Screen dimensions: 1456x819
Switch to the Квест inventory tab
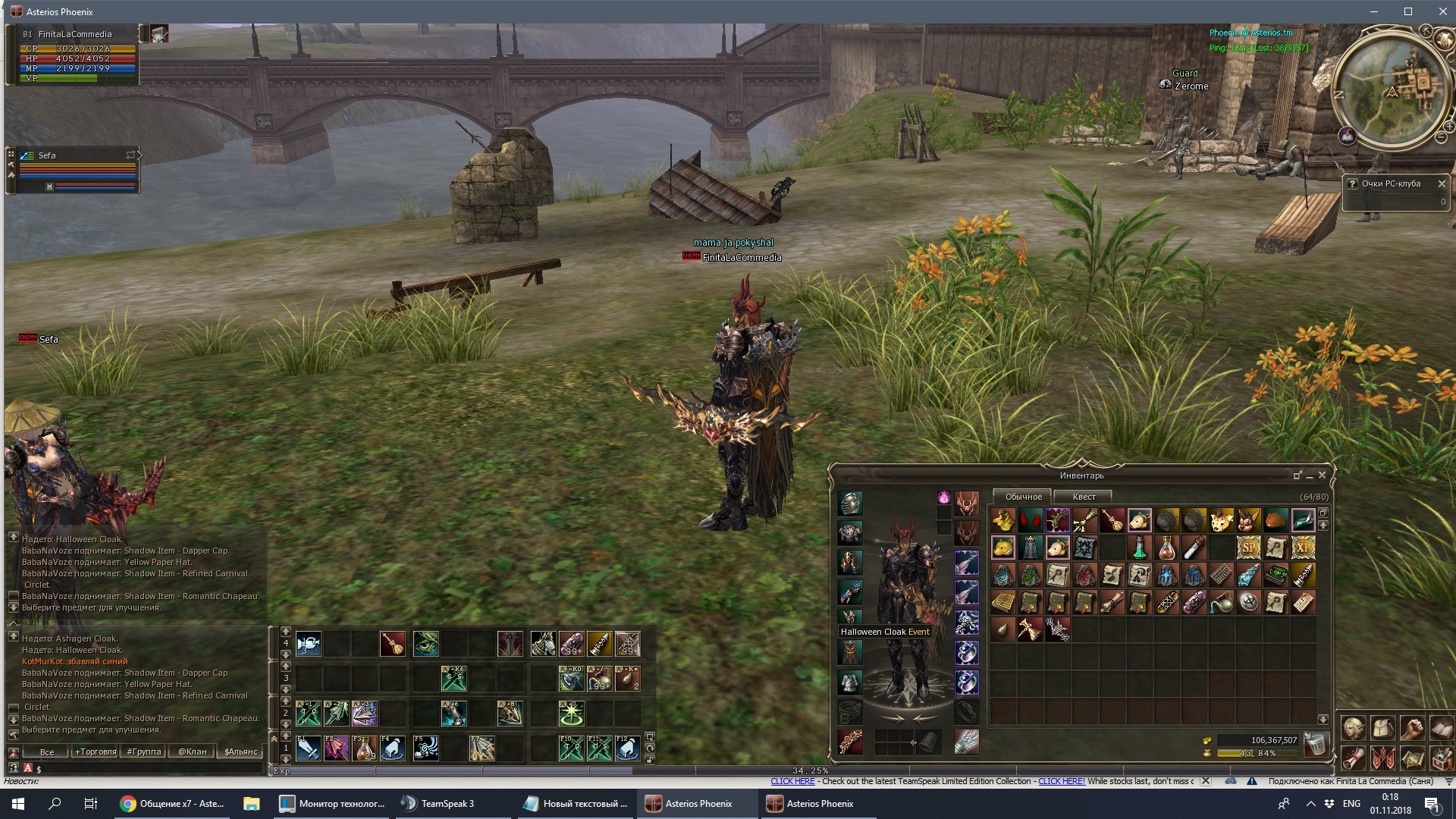tap(1084, 497)
